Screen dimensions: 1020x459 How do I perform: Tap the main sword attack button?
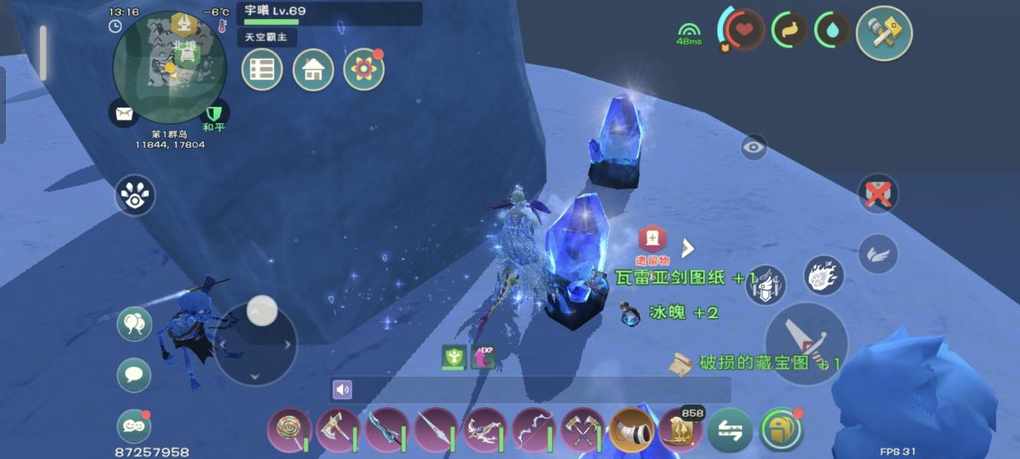pos(806,344)
